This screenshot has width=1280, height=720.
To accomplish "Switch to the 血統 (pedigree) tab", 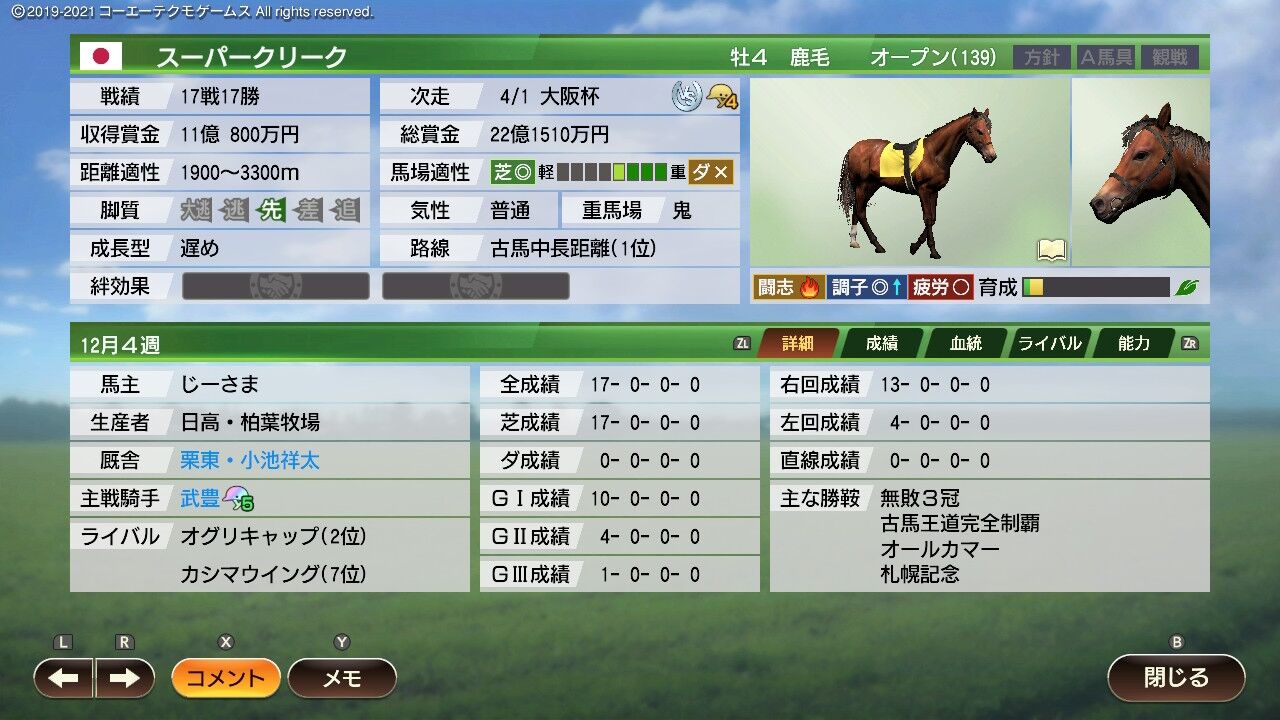I will tap(965, 343).
